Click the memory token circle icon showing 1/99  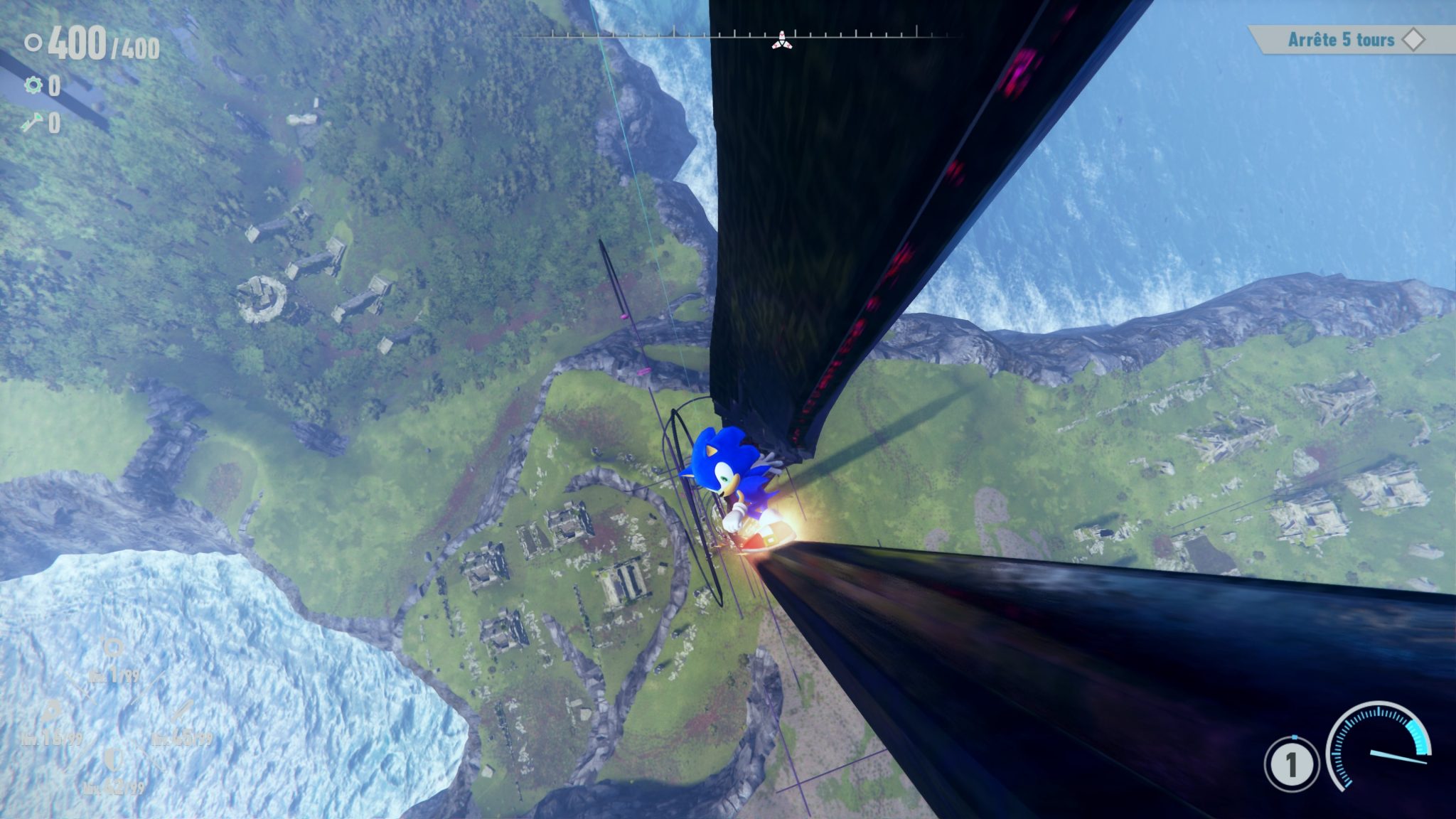tap(112, 646)
